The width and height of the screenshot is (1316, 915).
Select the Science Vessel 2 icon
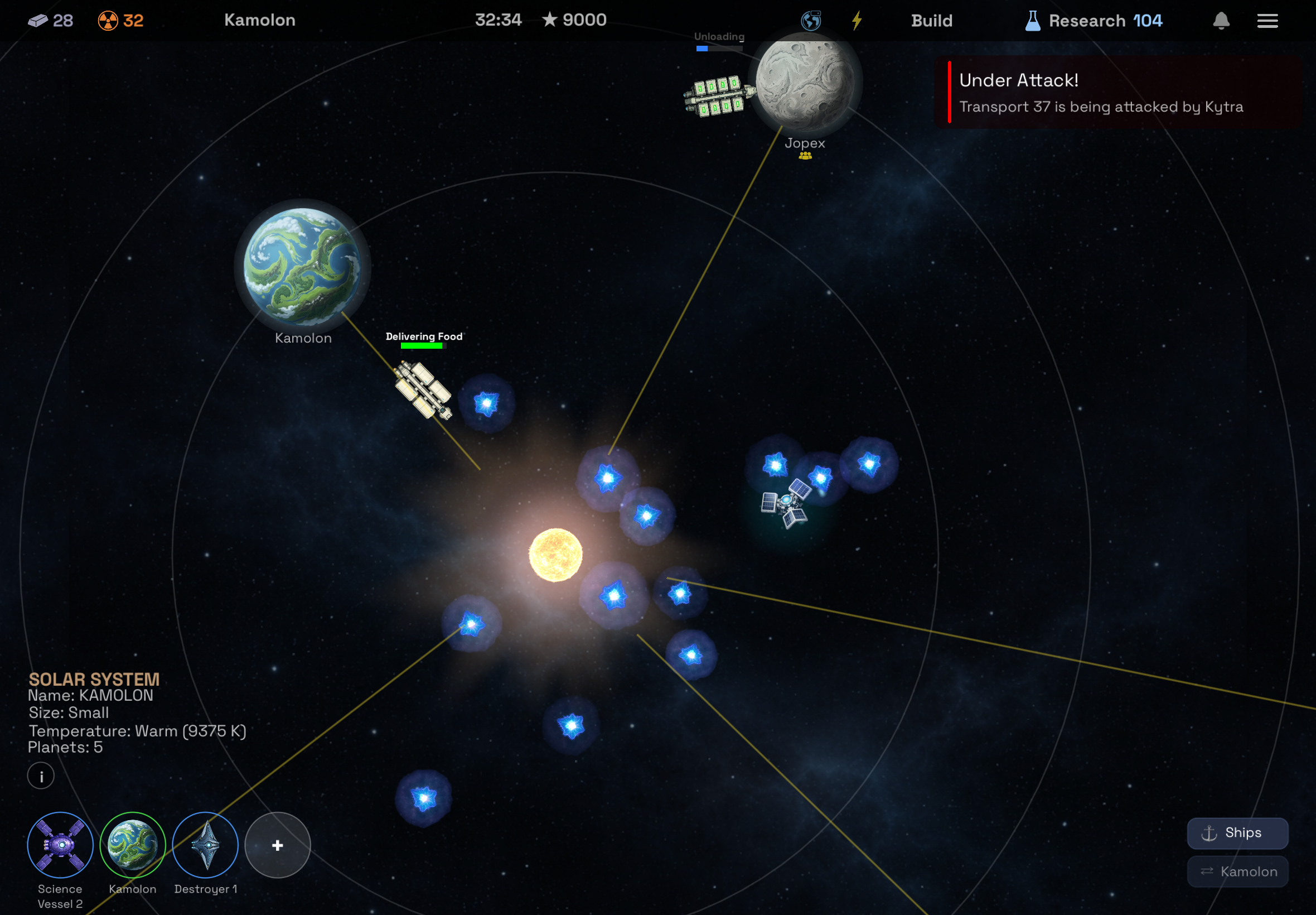pyautogui.click(x=60, y=845)
